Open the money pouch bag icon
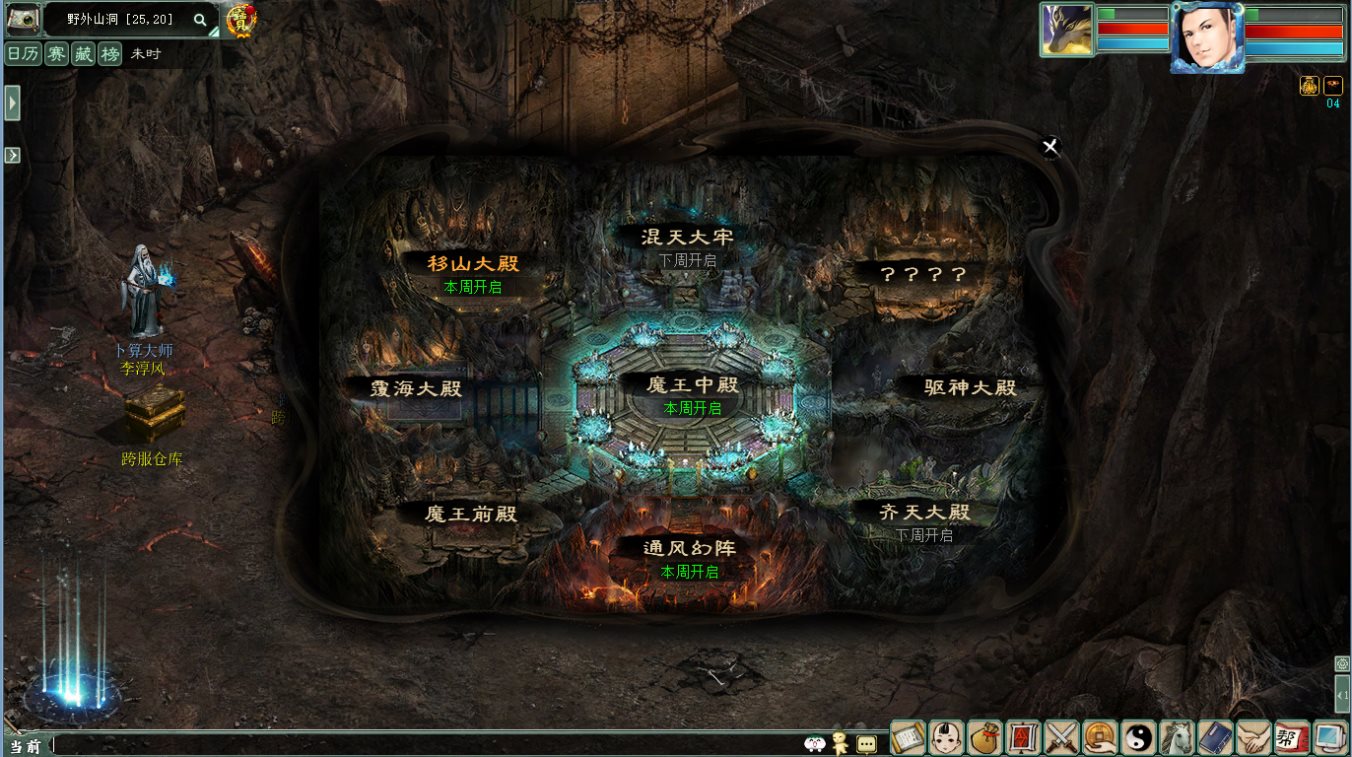Image resolution: width=1352 pixels, height=757 pixels. coord(985,738)
